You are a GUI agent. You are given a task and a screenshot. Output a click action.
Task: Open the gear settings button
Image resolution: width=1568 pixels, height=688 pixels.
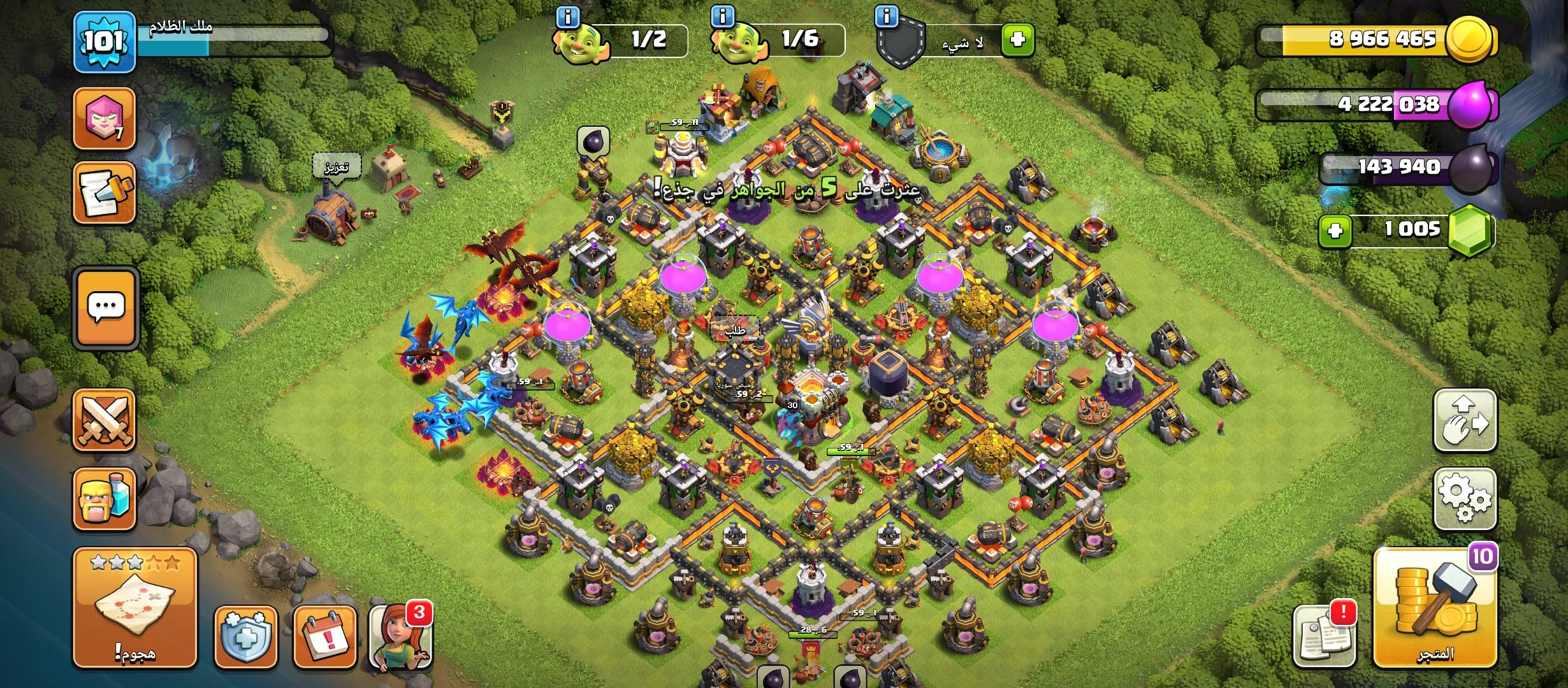(1465, 499)
